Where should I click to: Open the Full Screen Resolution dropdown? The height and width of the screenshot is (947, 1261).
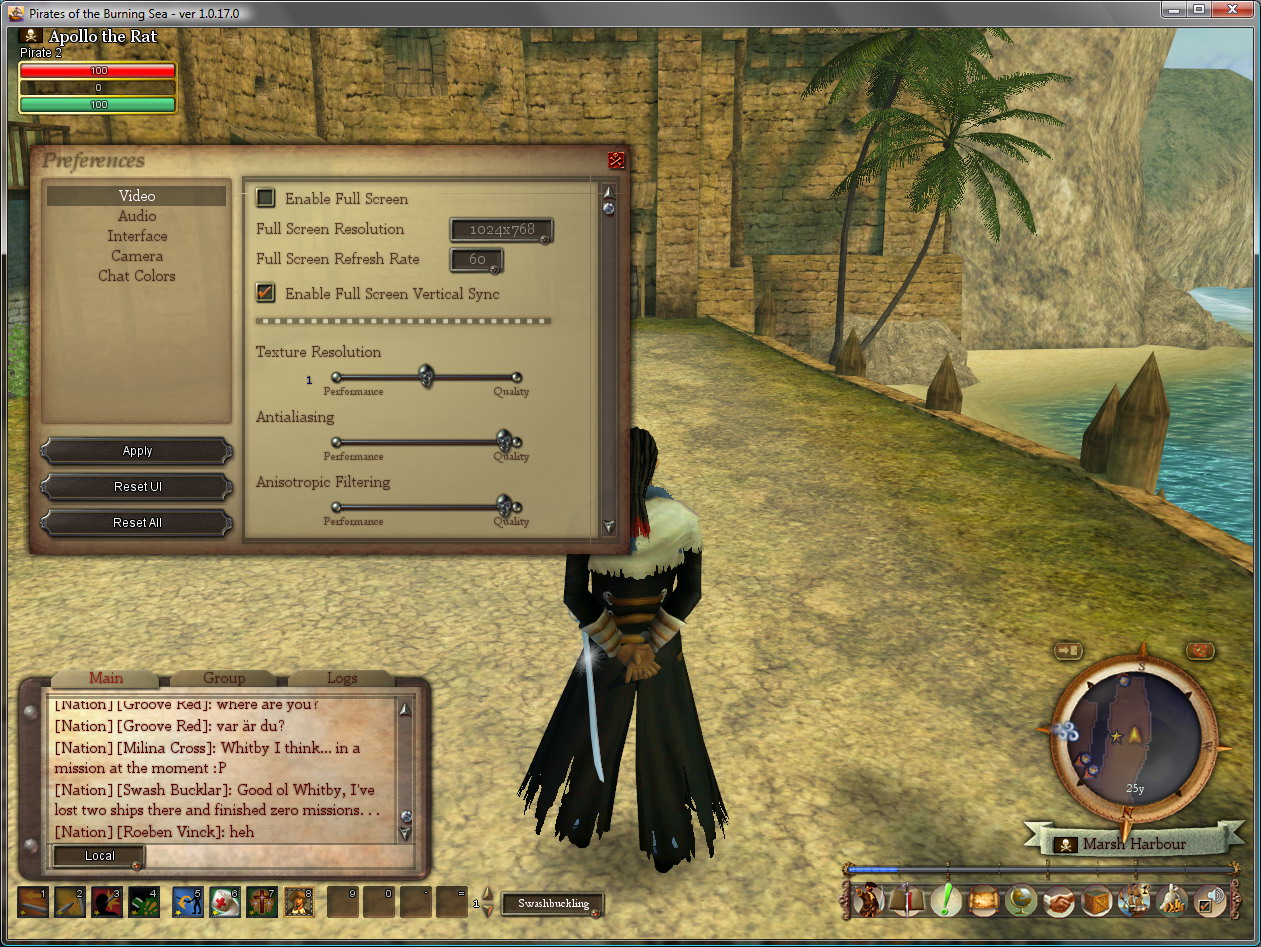pyautogui.click(x=501, y=230)
